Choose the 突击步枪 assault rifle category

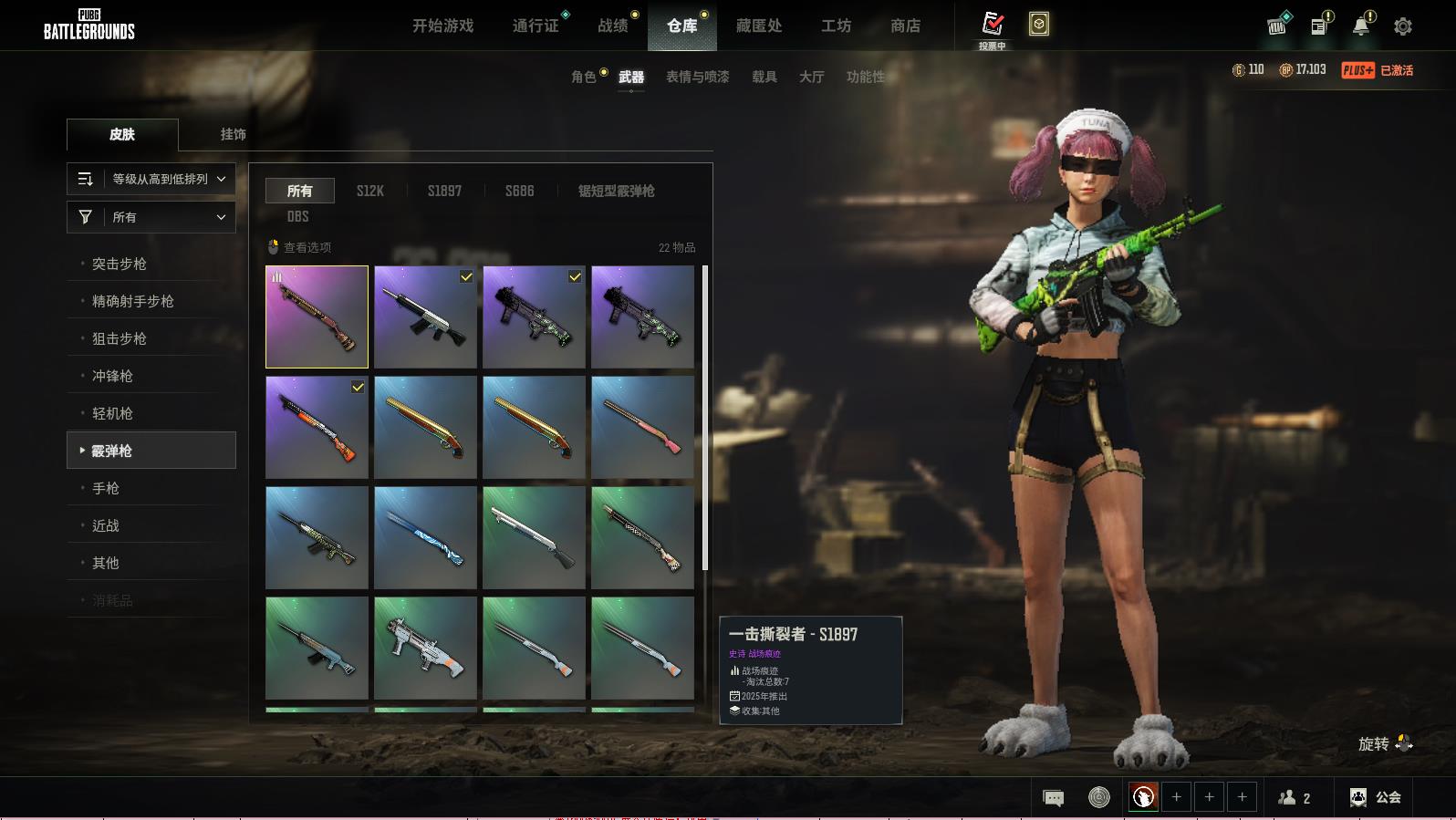(120, 264)
